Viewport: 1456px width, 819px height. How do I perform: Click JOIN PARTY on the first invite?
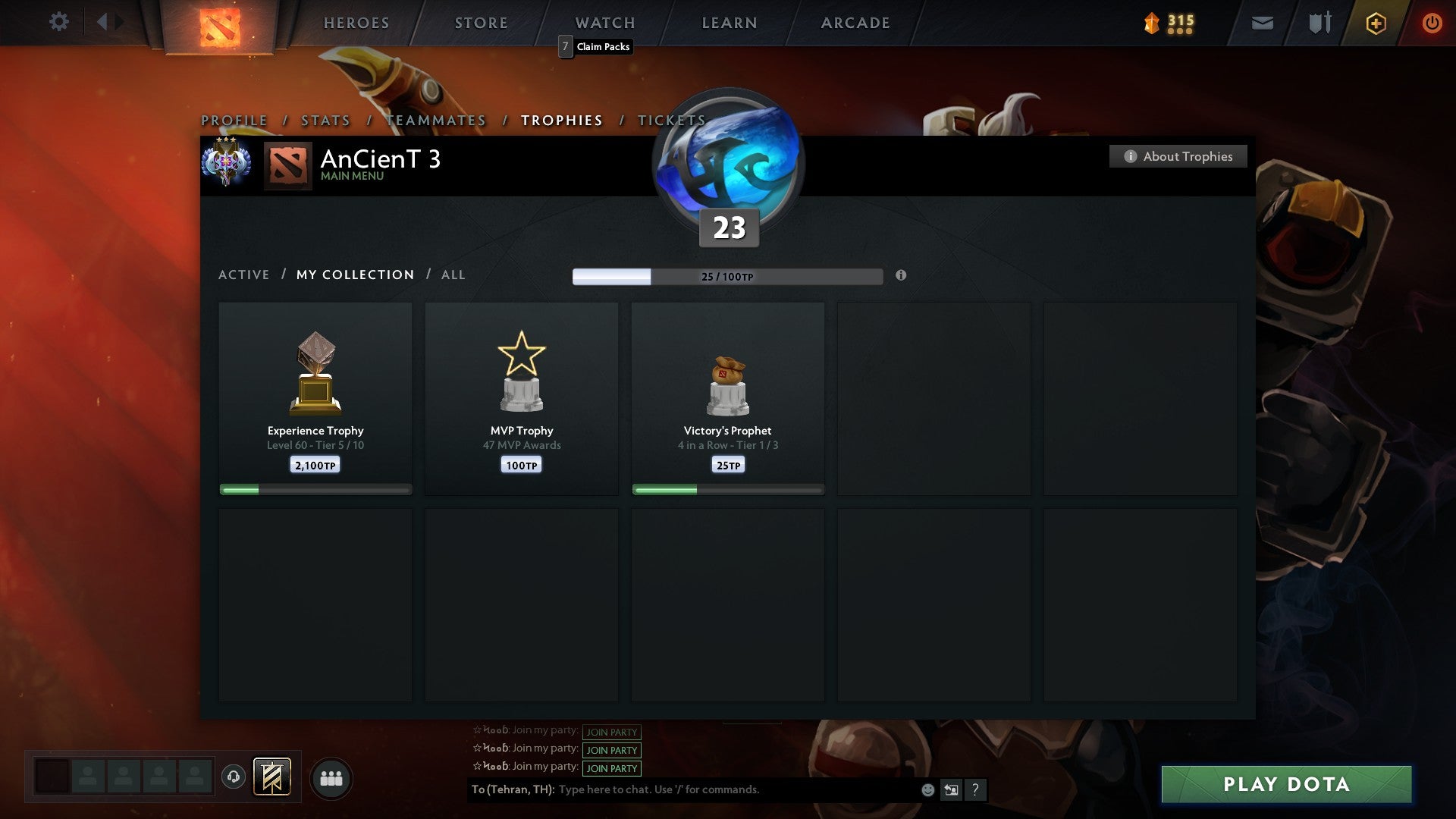tap(612, 732)
